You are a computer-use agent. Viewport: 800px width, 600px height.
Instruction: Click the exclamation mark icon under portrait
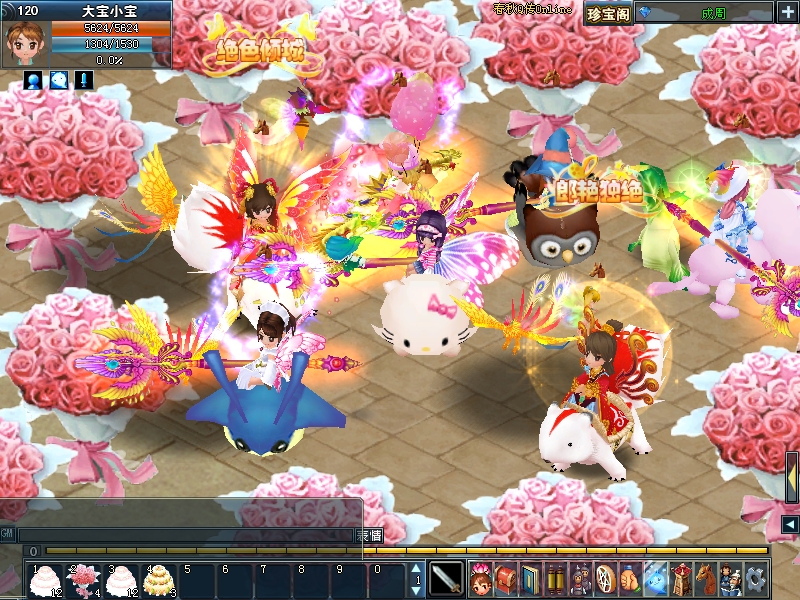(x=85, y=80)
